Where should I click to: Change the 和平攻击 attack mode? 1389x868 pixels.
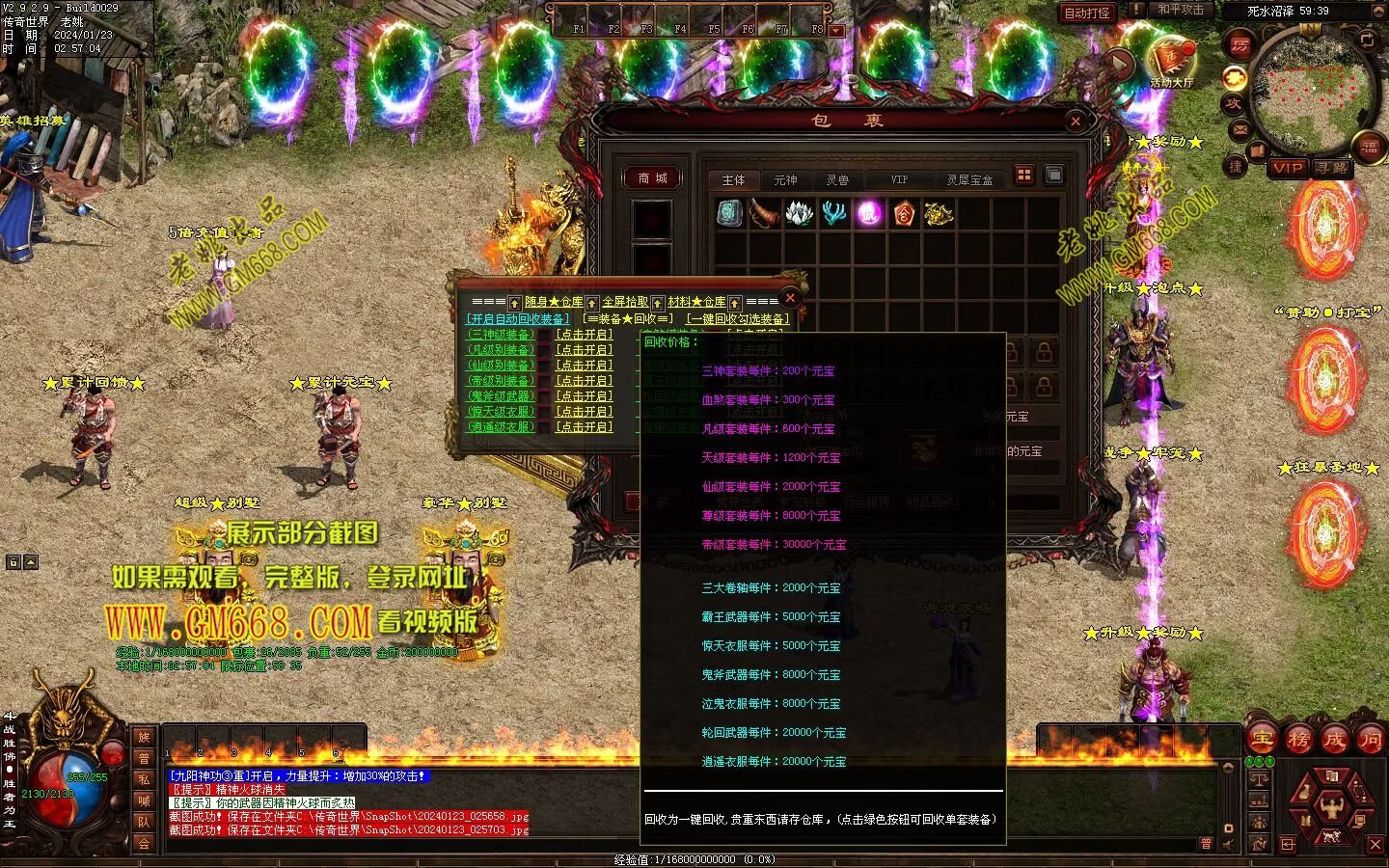tap(1181, 10)
